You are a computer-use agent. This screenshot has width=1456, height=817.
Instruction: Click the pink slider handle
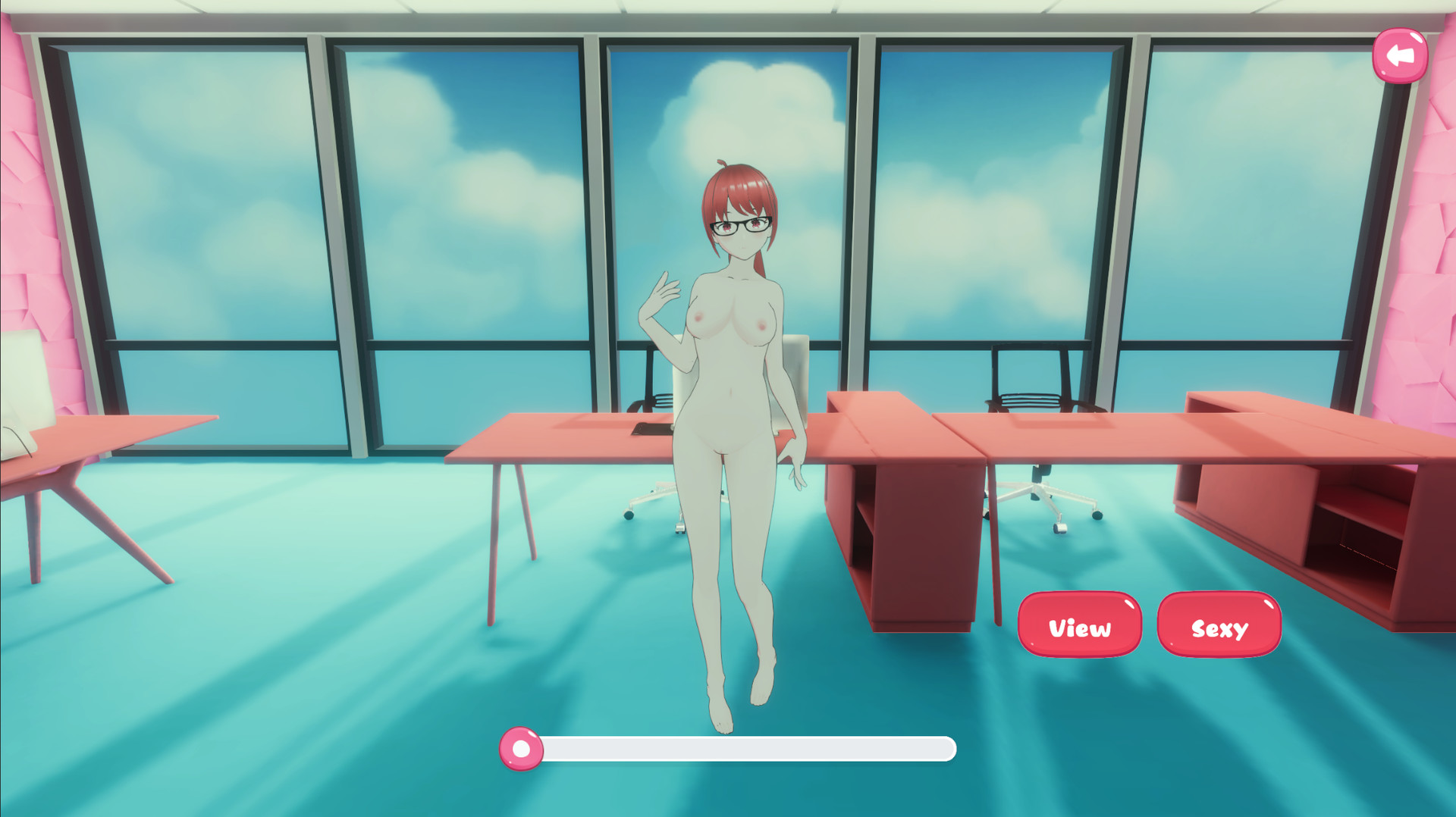[x=521, y=749]
